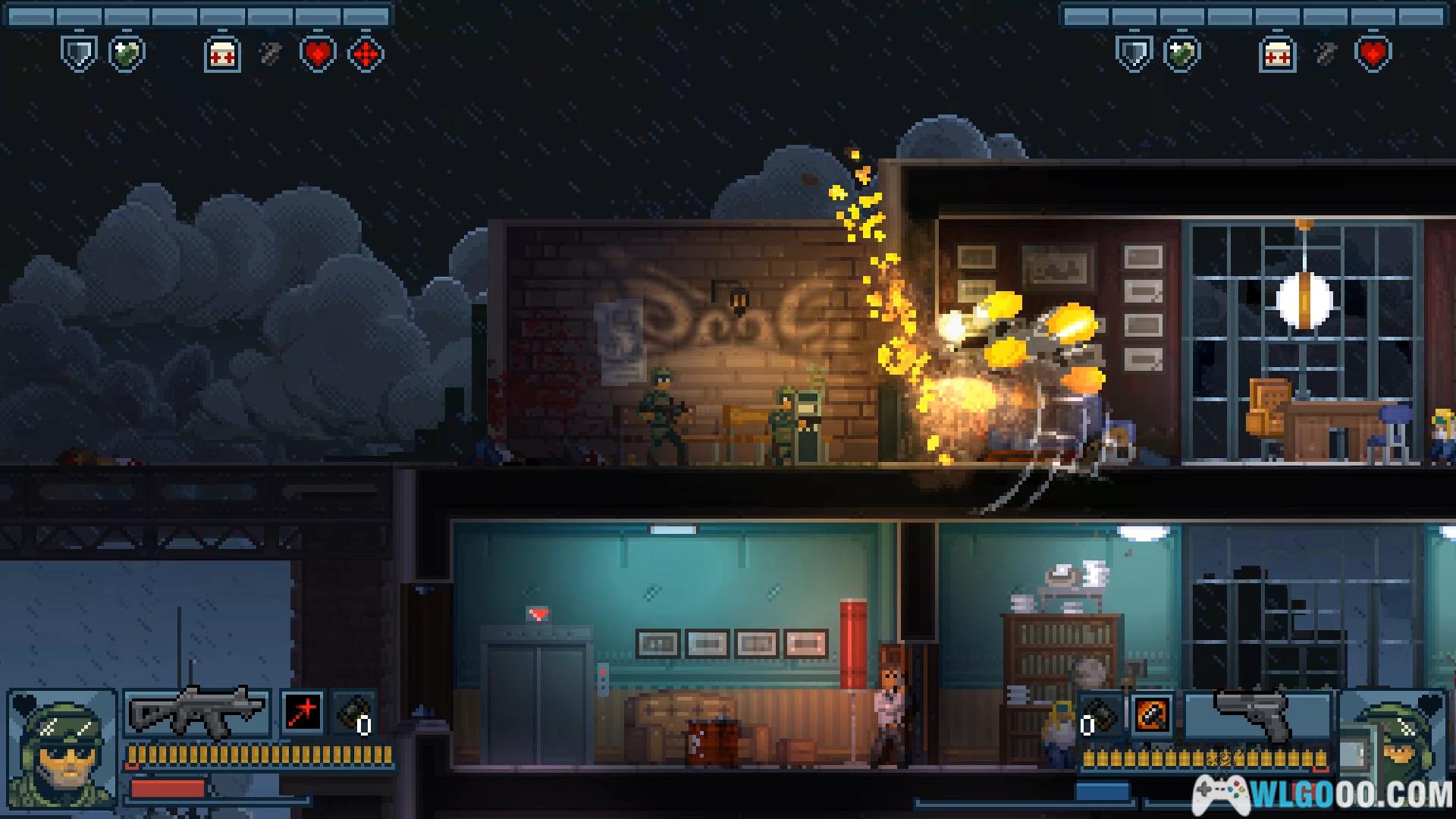Screen dimensions: 1456x819
Task: Select player two's grenade slot near pistol
Action: 1100,714
